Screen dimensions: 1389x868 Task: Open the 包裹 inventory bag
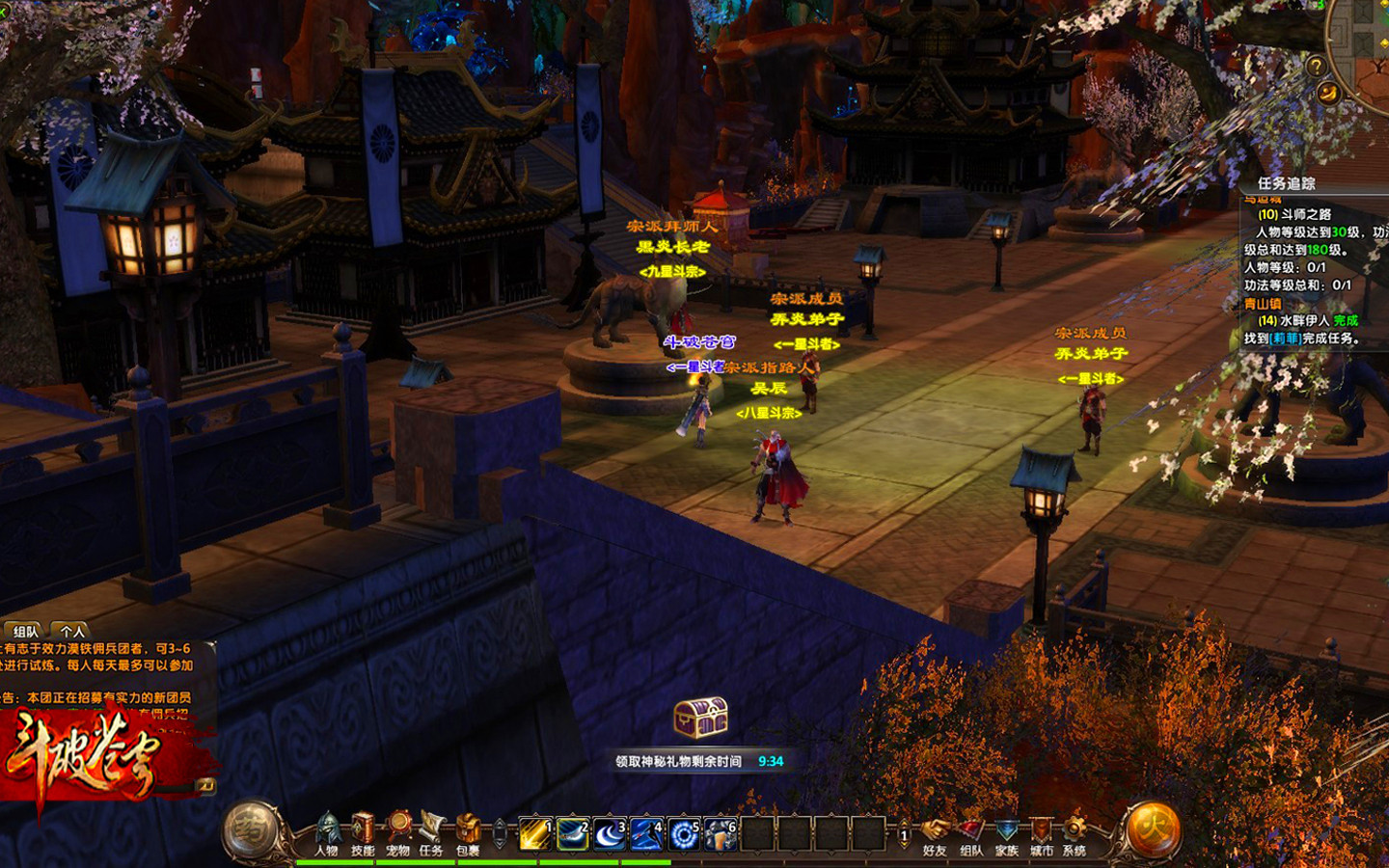[x=468, y=831]
